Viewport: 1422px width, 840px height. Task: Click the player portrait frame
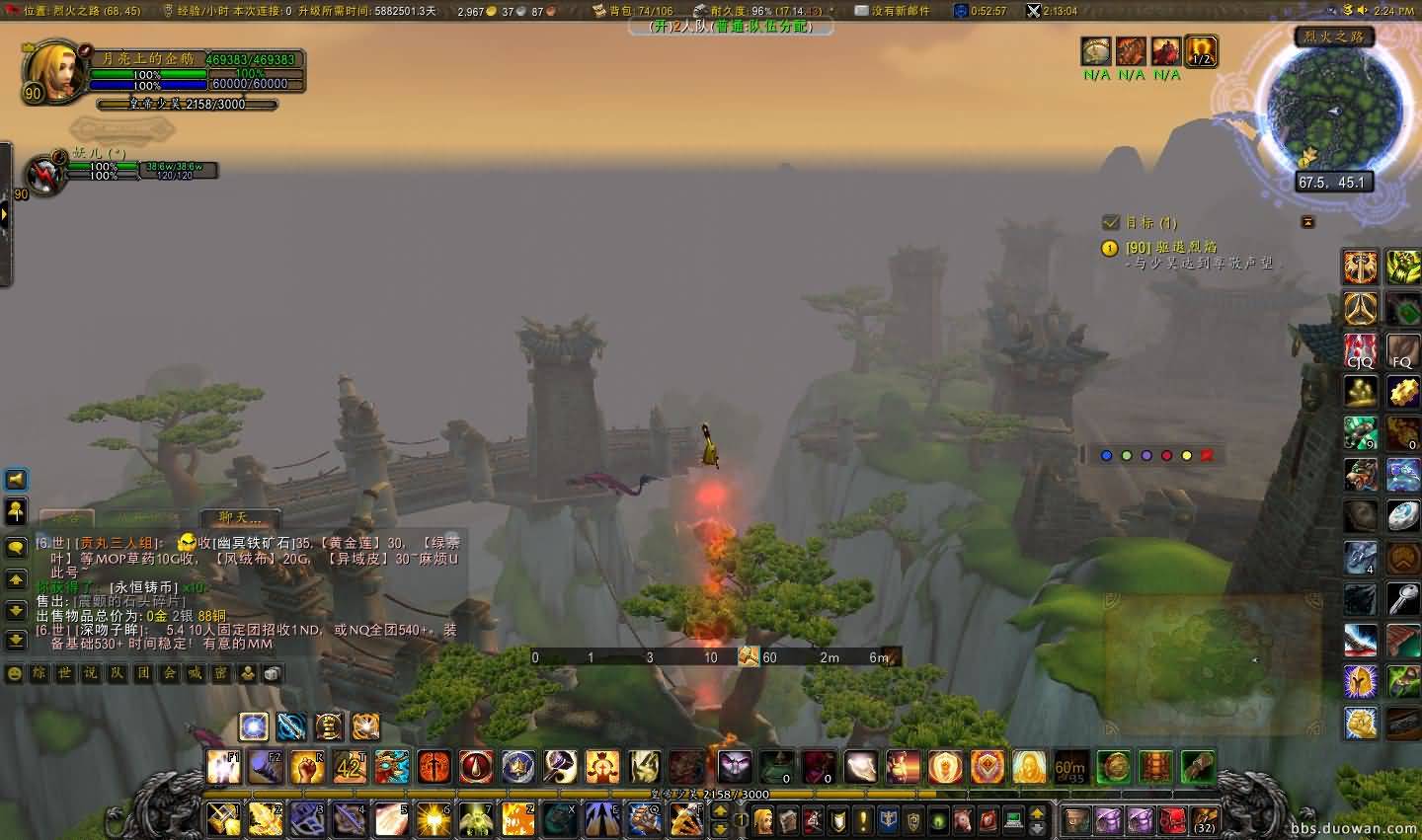point(54,71)
